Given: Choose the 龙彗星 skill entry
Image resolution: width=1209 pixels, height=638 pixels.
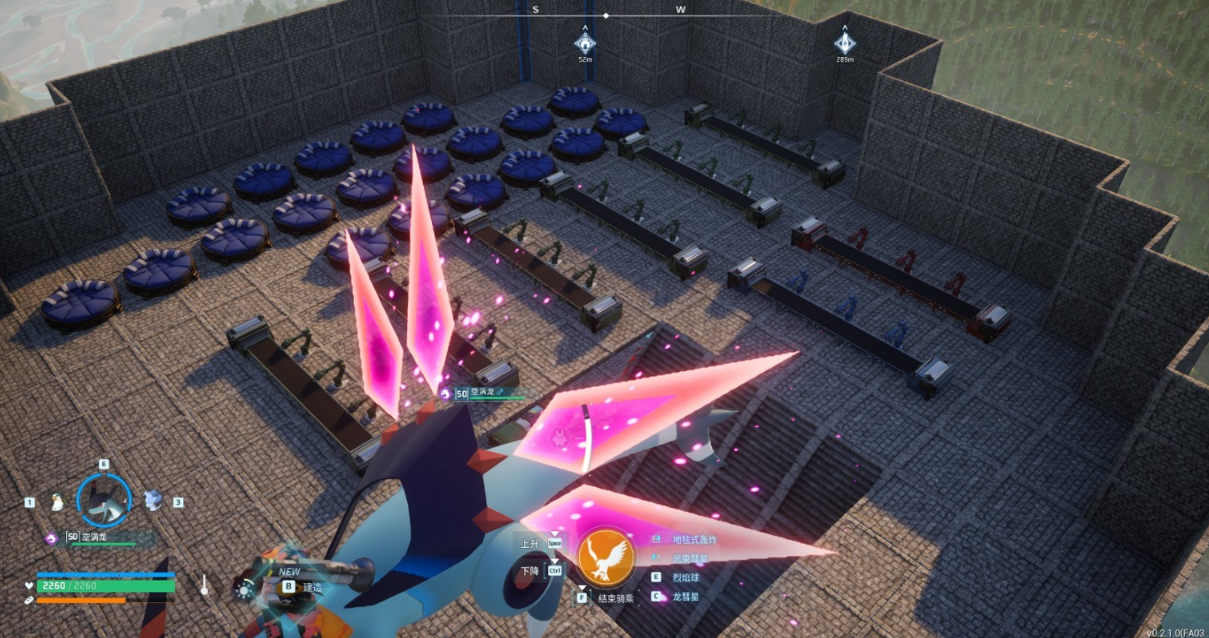Looking at the screenshot, I should 686,596.
